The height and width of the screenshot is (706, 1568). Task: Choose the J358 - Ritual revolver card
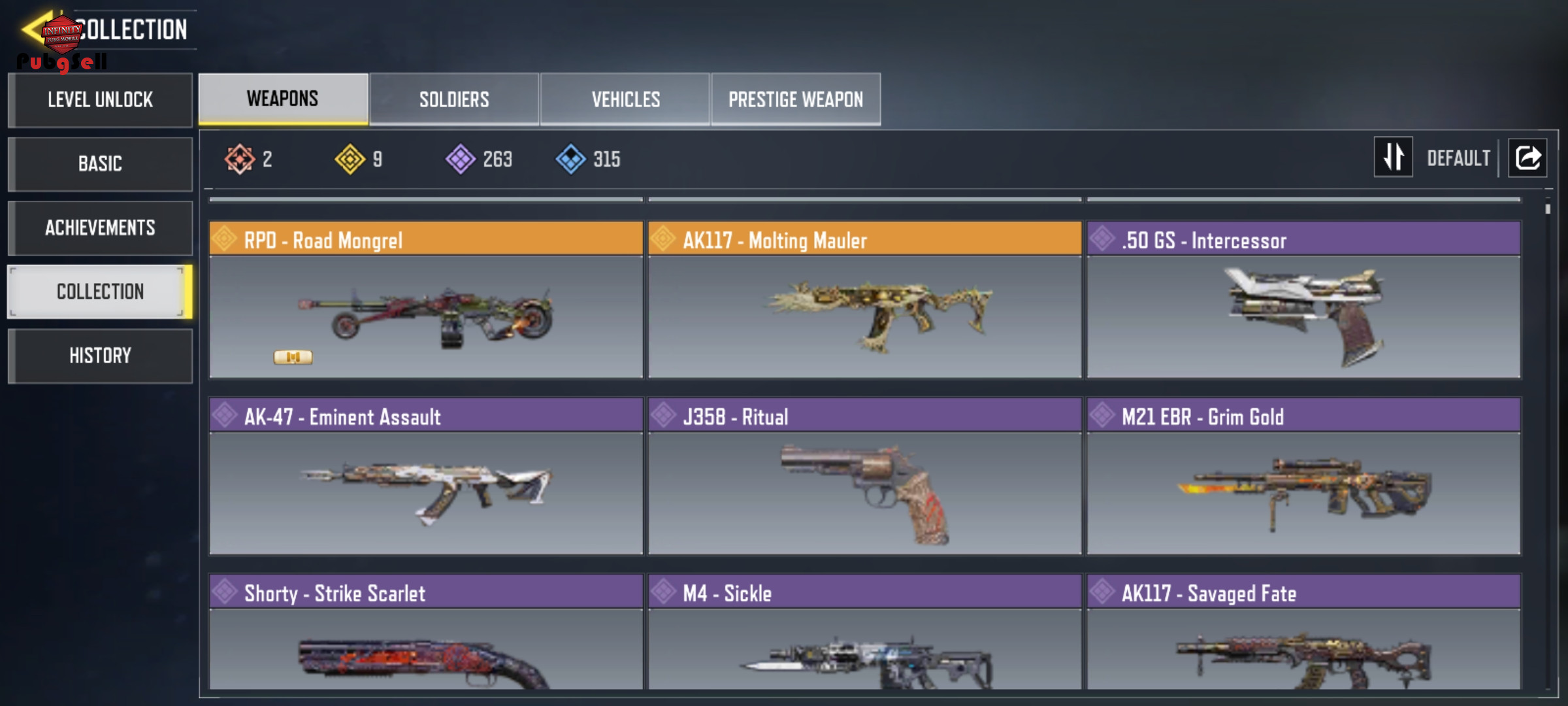864,477
